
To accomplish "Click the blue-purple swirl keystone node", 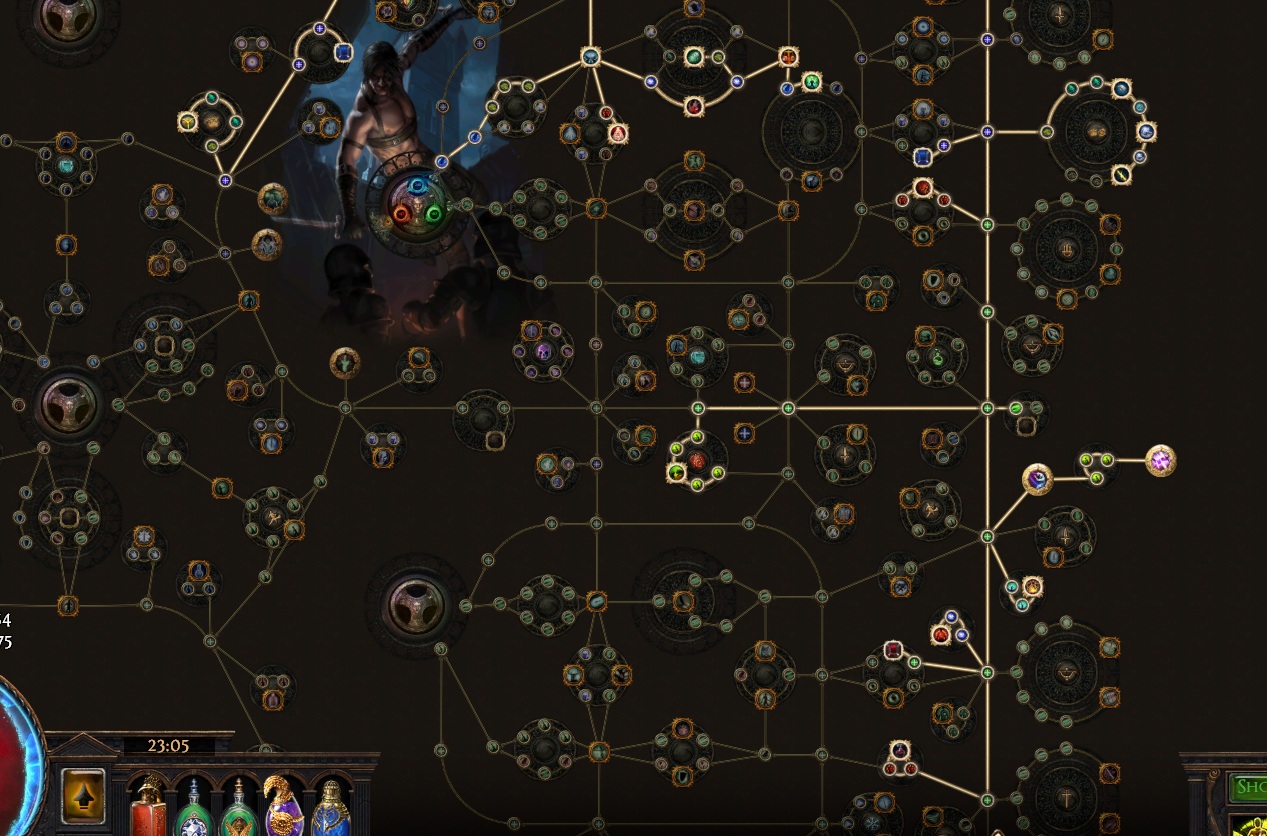I will pos(1038,479).
